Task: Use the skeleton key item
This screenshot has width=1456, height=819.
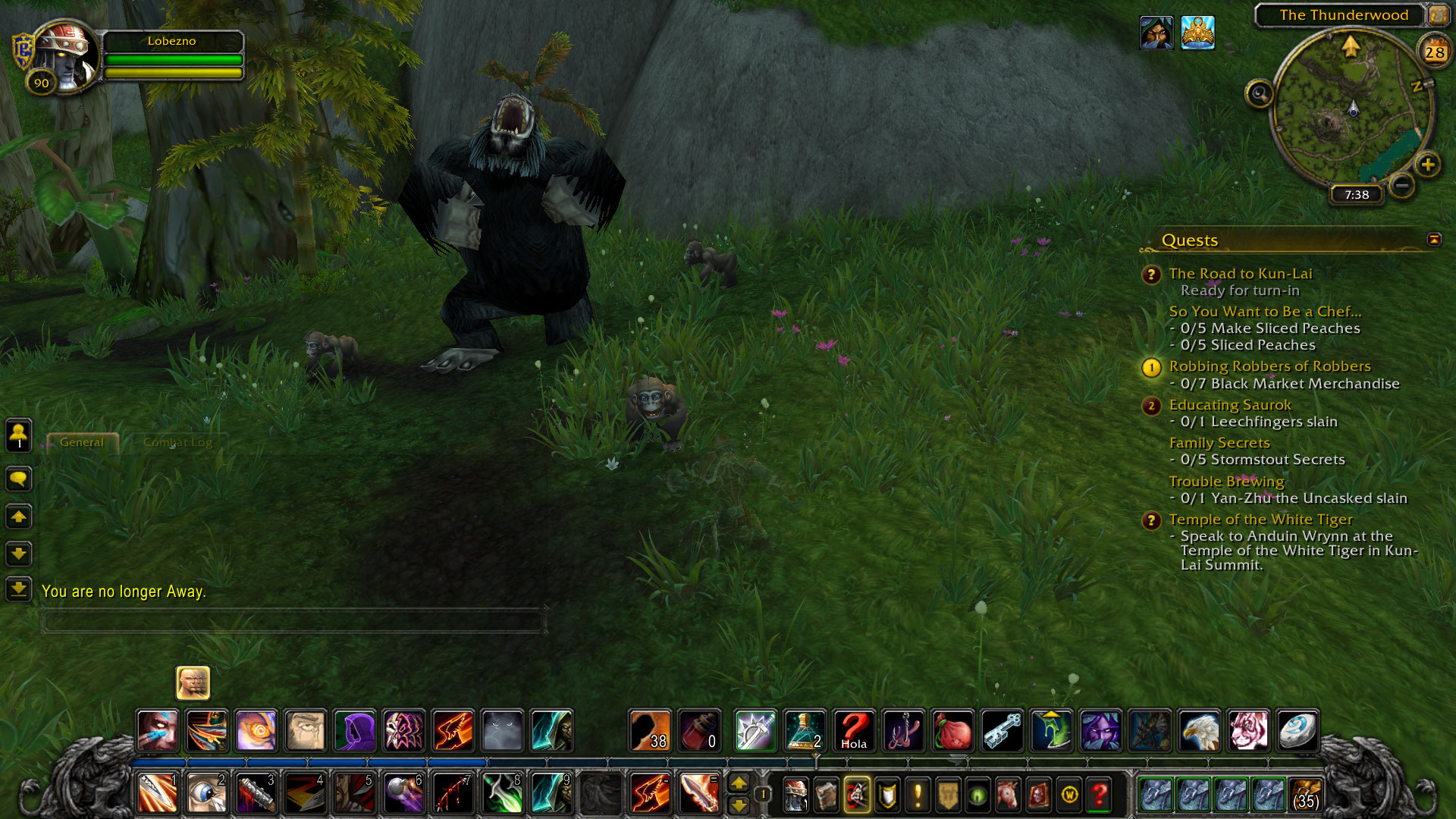Action: click(x=1002, y=731)
